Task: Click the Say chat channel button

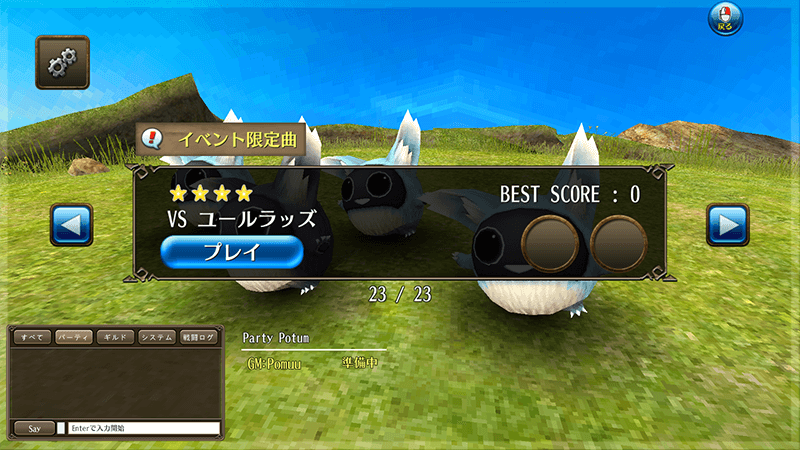Action: [x=33, y=428]
